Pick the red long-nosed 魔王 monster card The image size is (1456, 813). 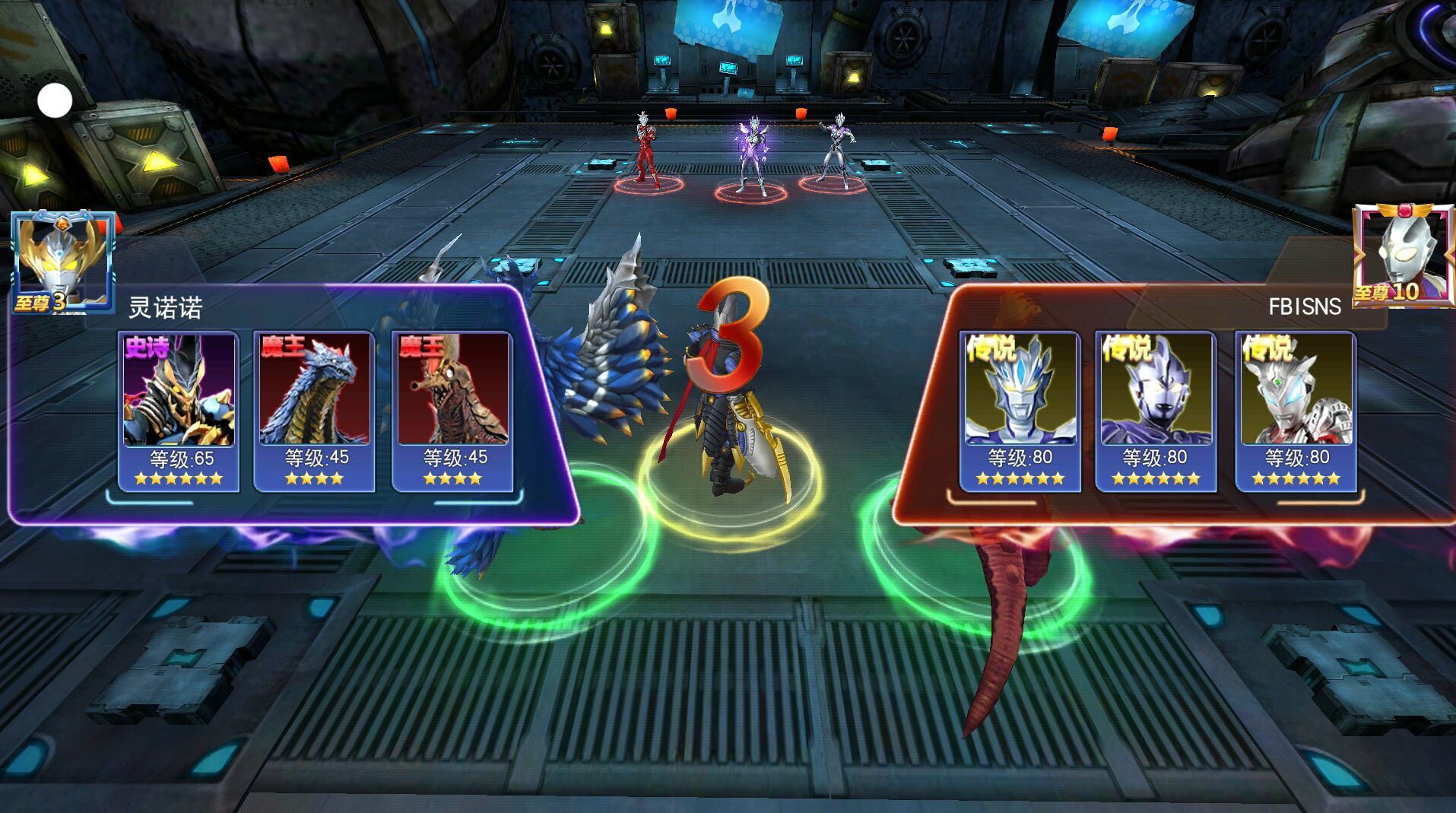tap(453, 411)
